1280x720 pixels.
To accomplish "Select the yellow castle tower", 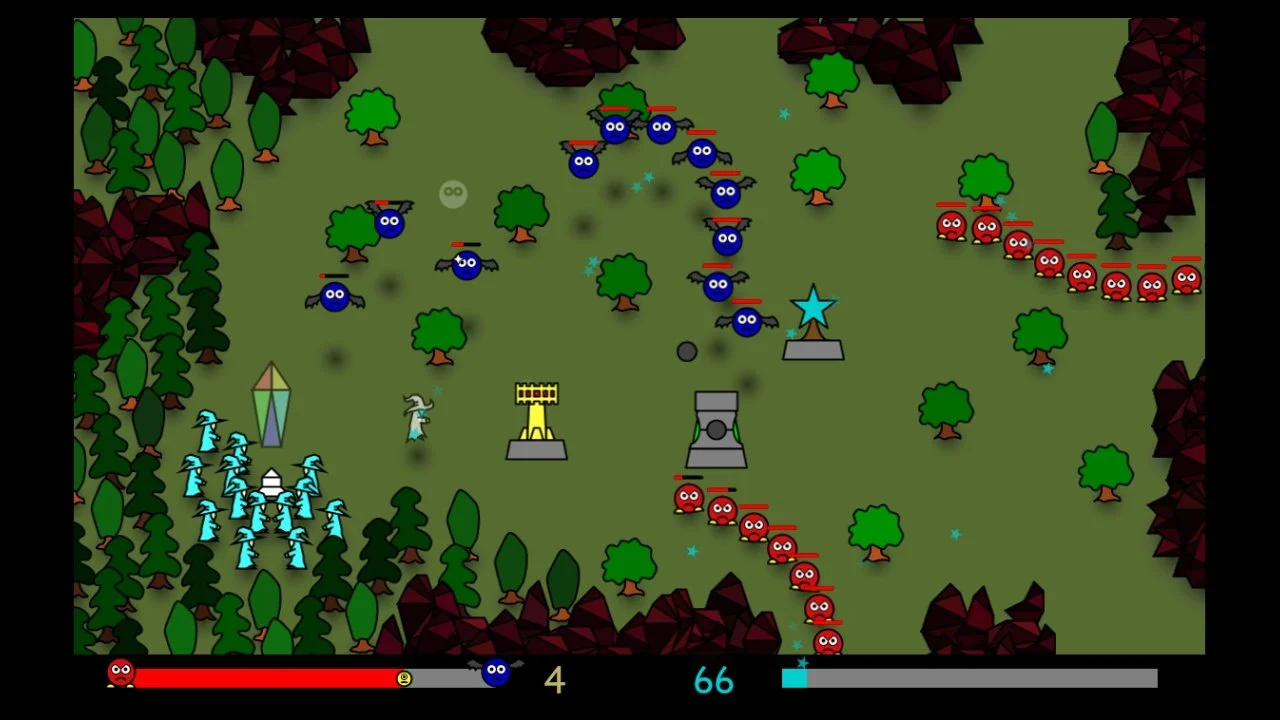I will (x=537, y=420).
